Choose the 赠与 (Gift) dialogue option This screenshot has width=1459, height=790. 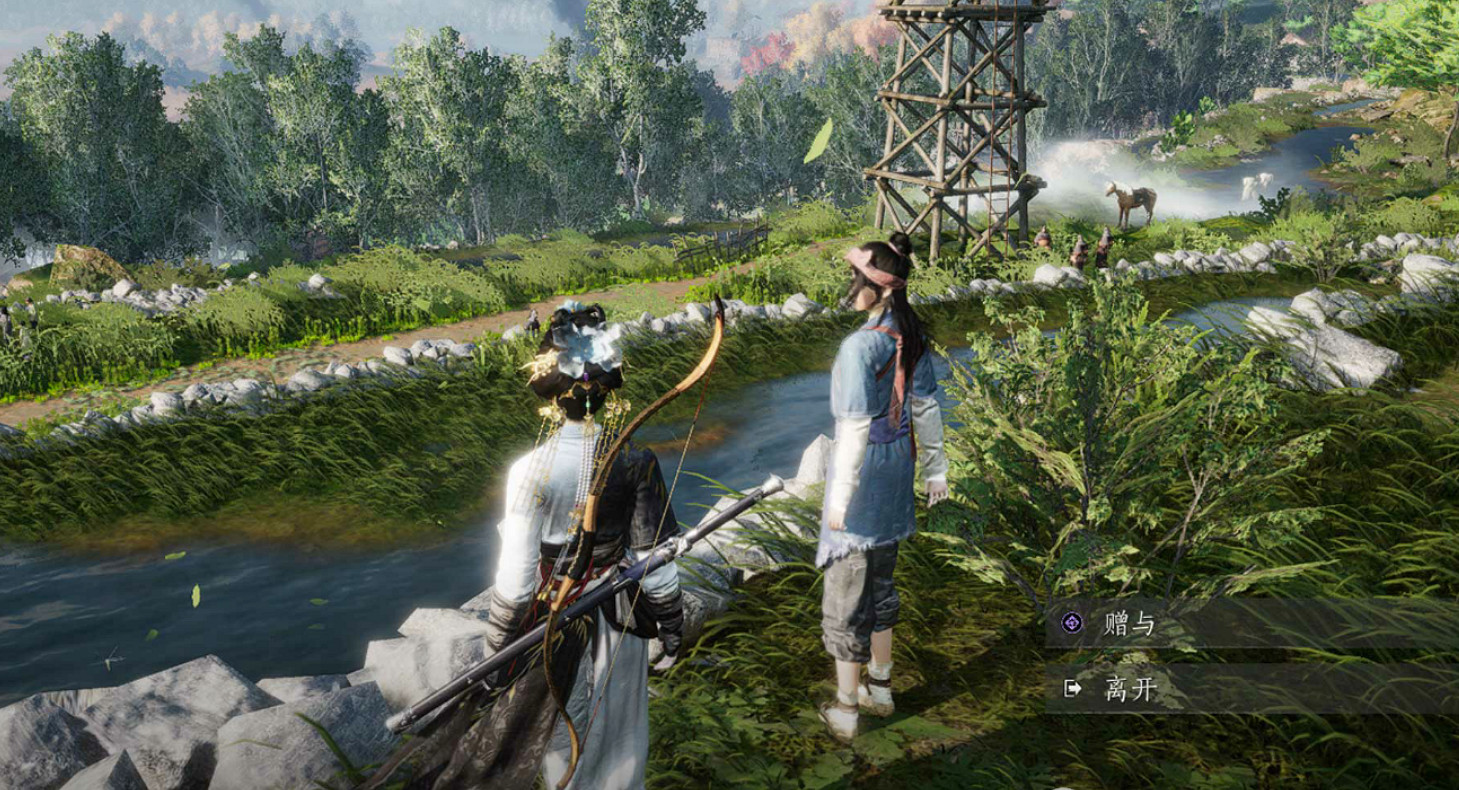pyautogui.click(x=1129, y=624)
